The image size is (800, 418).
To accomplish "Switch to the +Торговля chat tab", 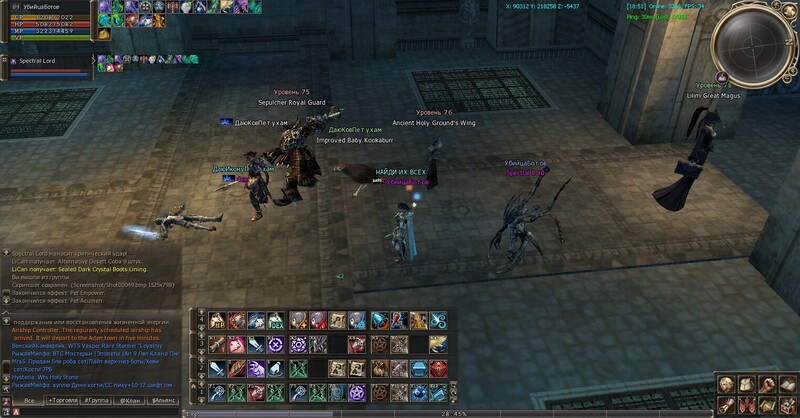I will click(63, 400).
